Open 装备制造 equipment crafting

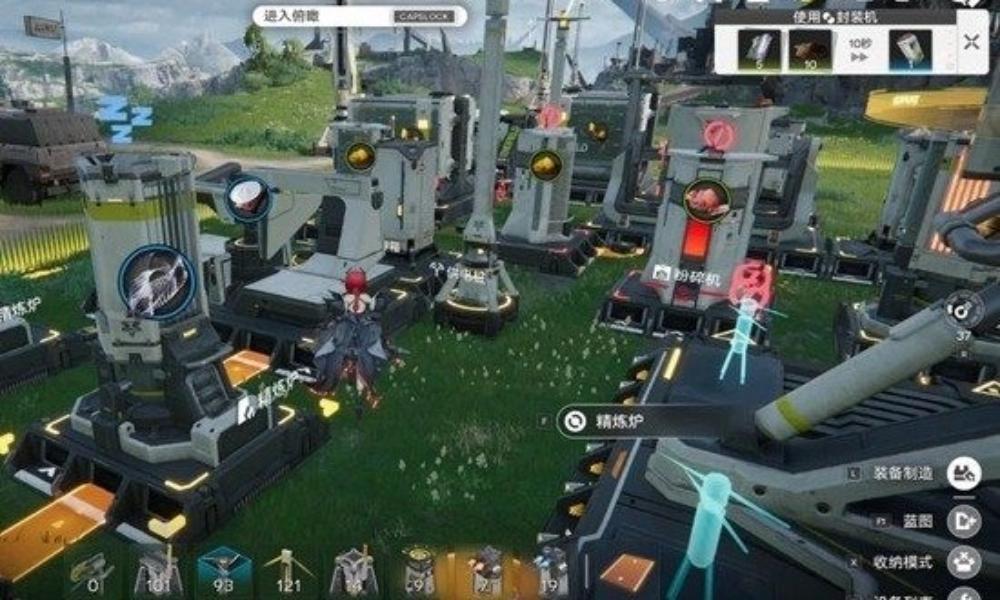pos(963,472)
